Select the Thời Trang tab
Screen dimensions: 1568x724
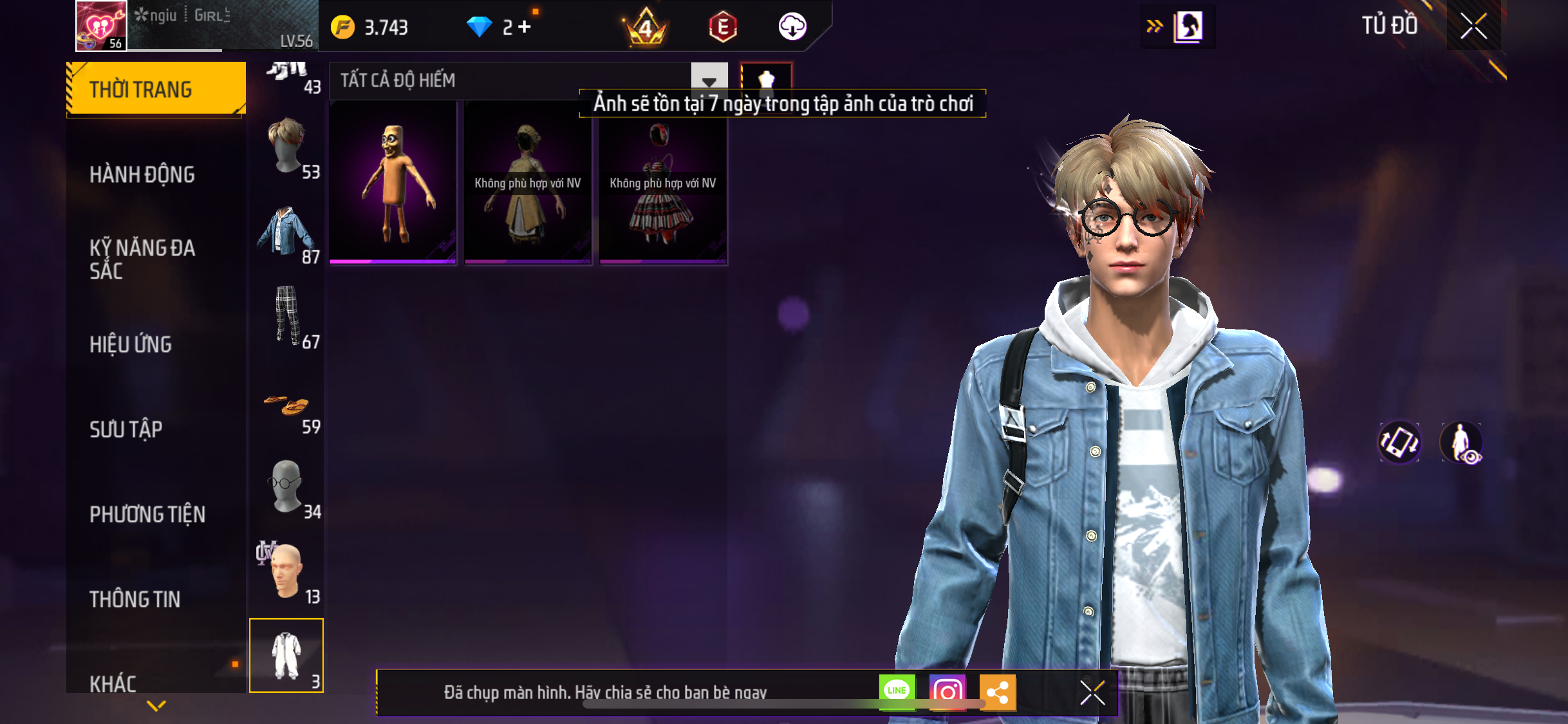141,89
